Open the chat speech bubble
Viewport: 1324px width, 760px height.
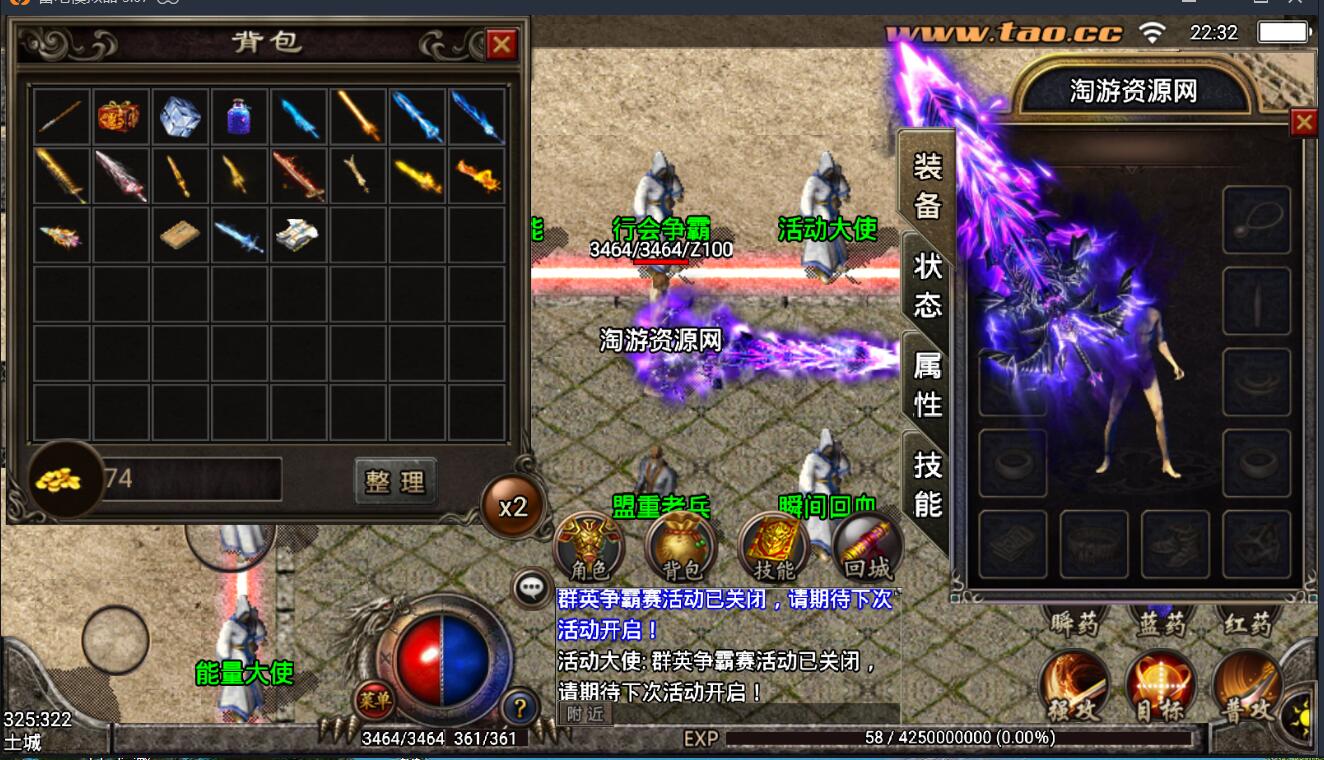coord(531,588)
